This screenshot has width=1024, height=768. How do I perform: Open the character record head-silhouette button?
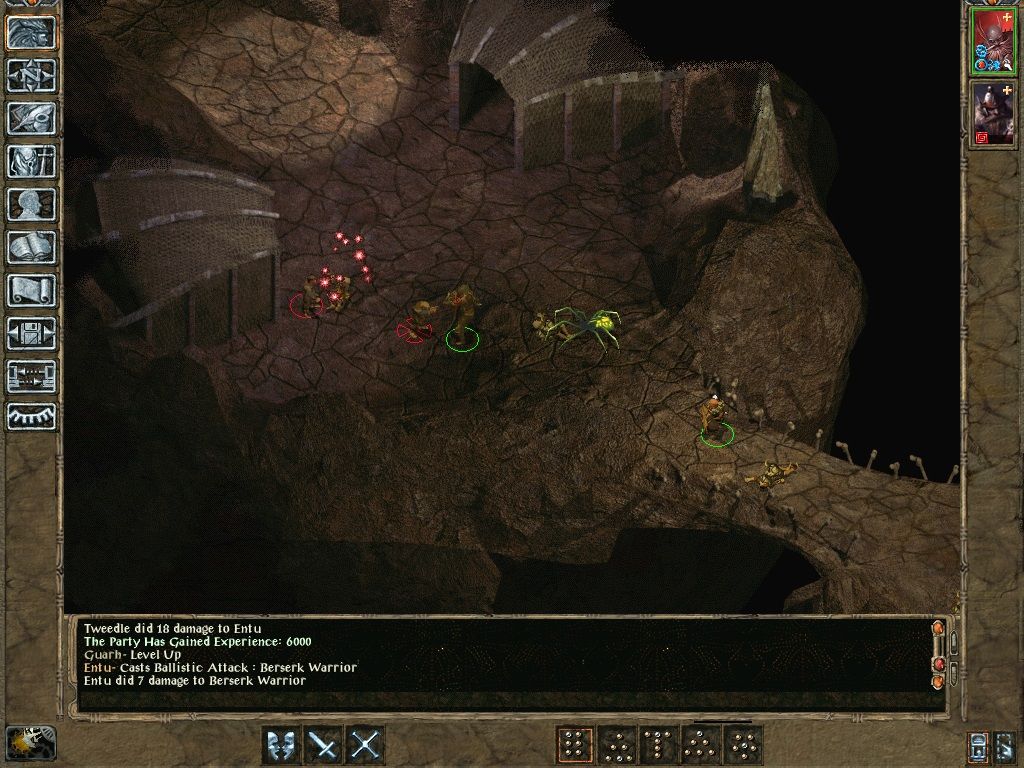31,204
